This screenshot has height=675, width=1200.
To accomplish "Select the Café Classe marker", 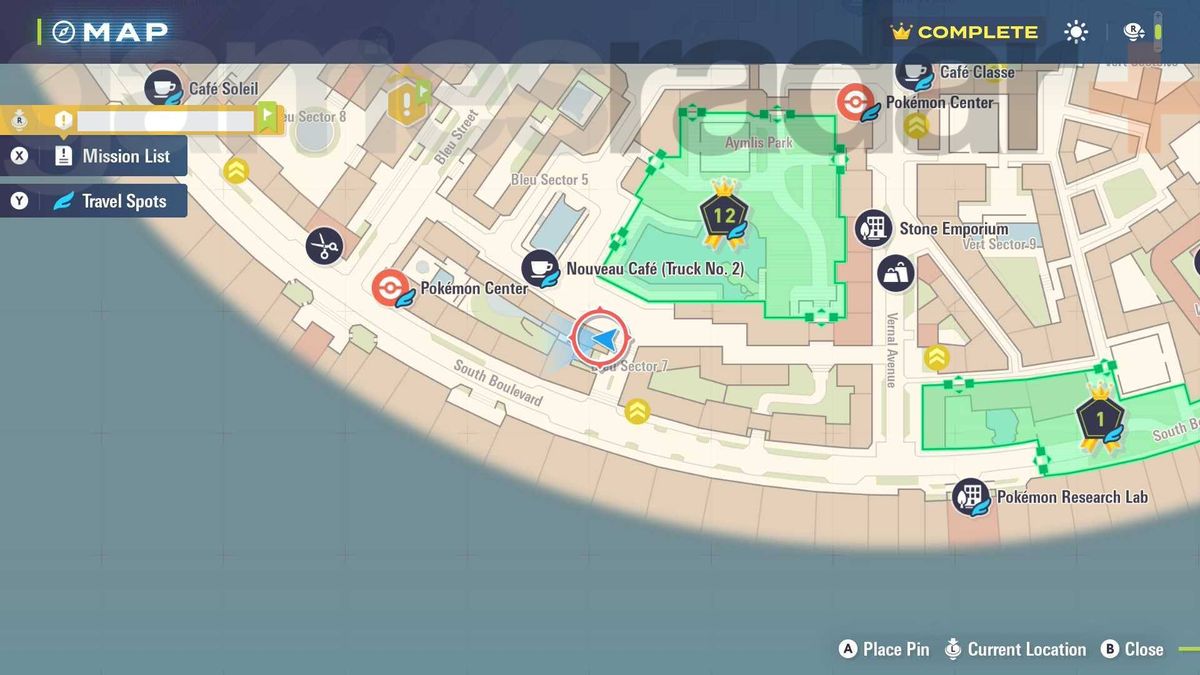I will click(915, 72).
